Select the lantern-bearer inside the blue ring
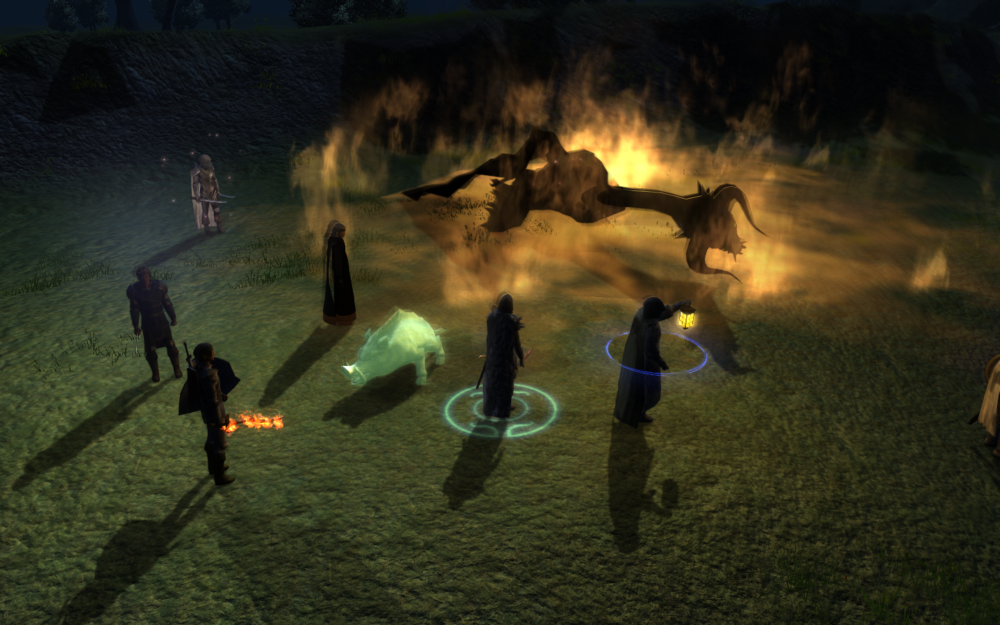 click(x=641, y=360)
